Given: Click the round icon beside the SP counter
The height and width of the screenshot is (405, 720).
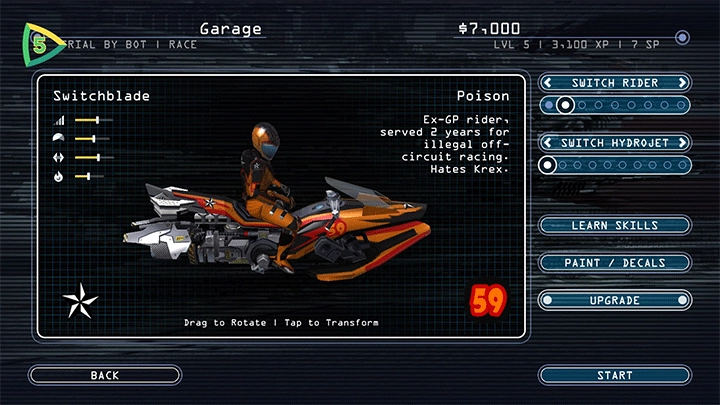Looking at the screenshot, I should [682, 38].
